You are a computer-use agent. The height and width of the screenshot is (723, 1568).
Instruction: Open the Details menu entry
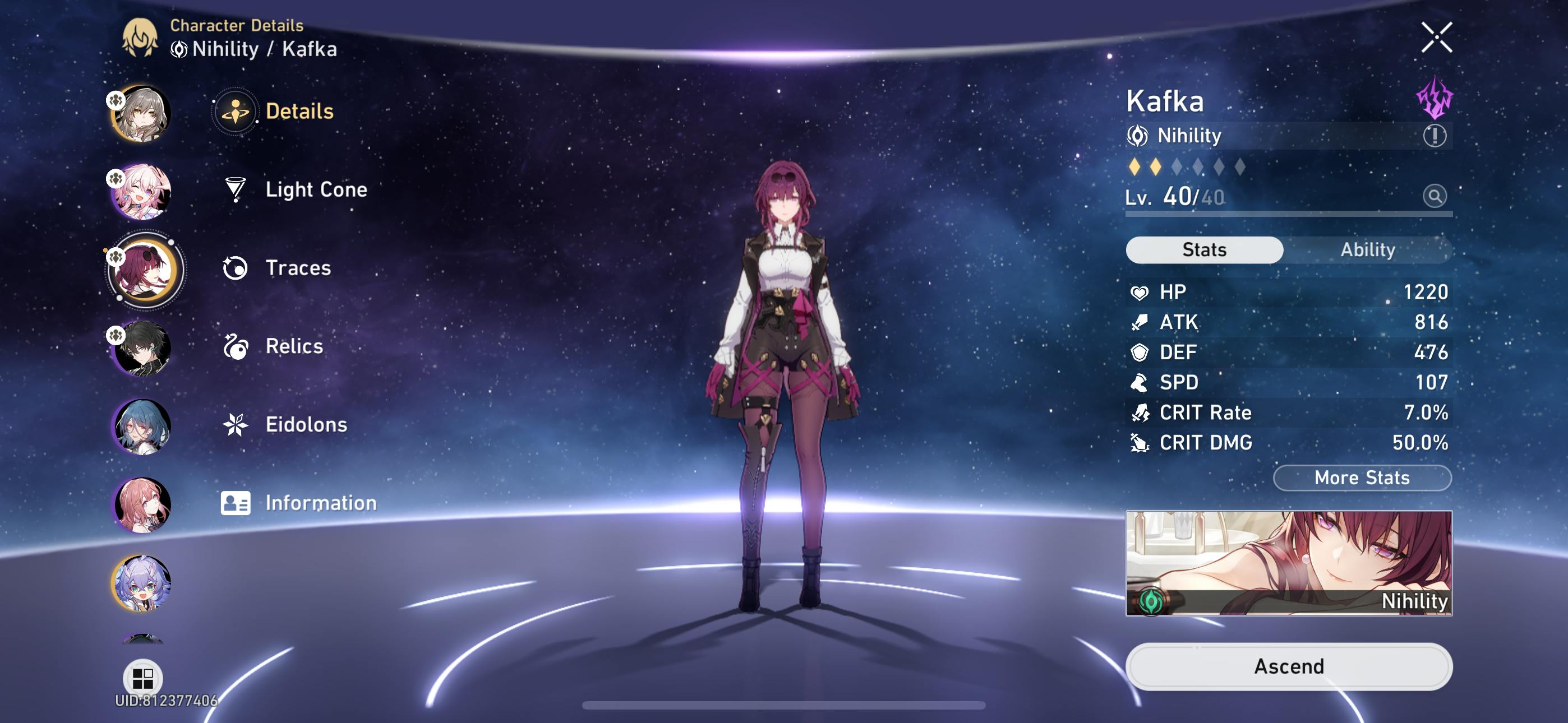[x=298, y=112]
